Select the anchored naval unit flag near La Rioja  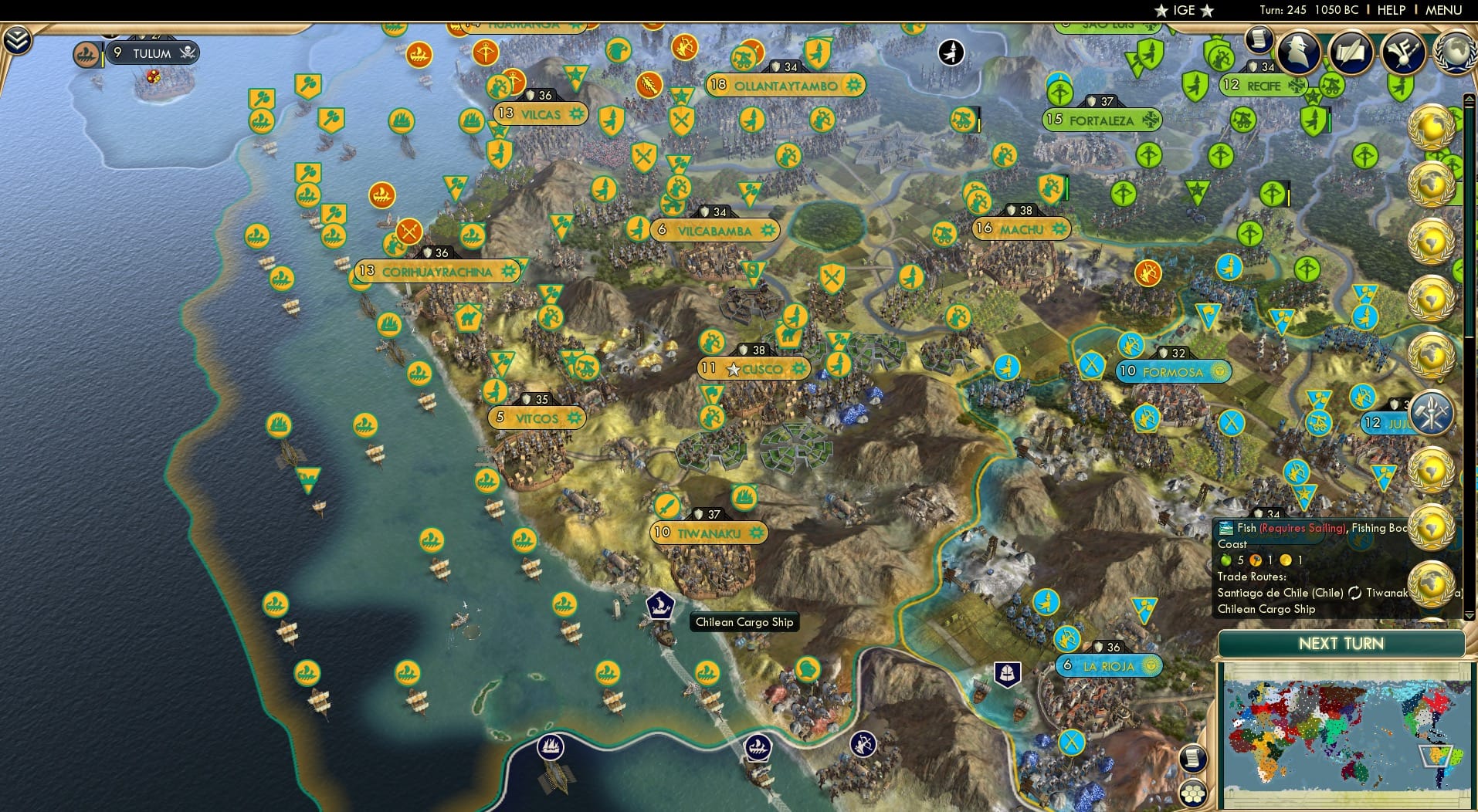pos(1007,673)
